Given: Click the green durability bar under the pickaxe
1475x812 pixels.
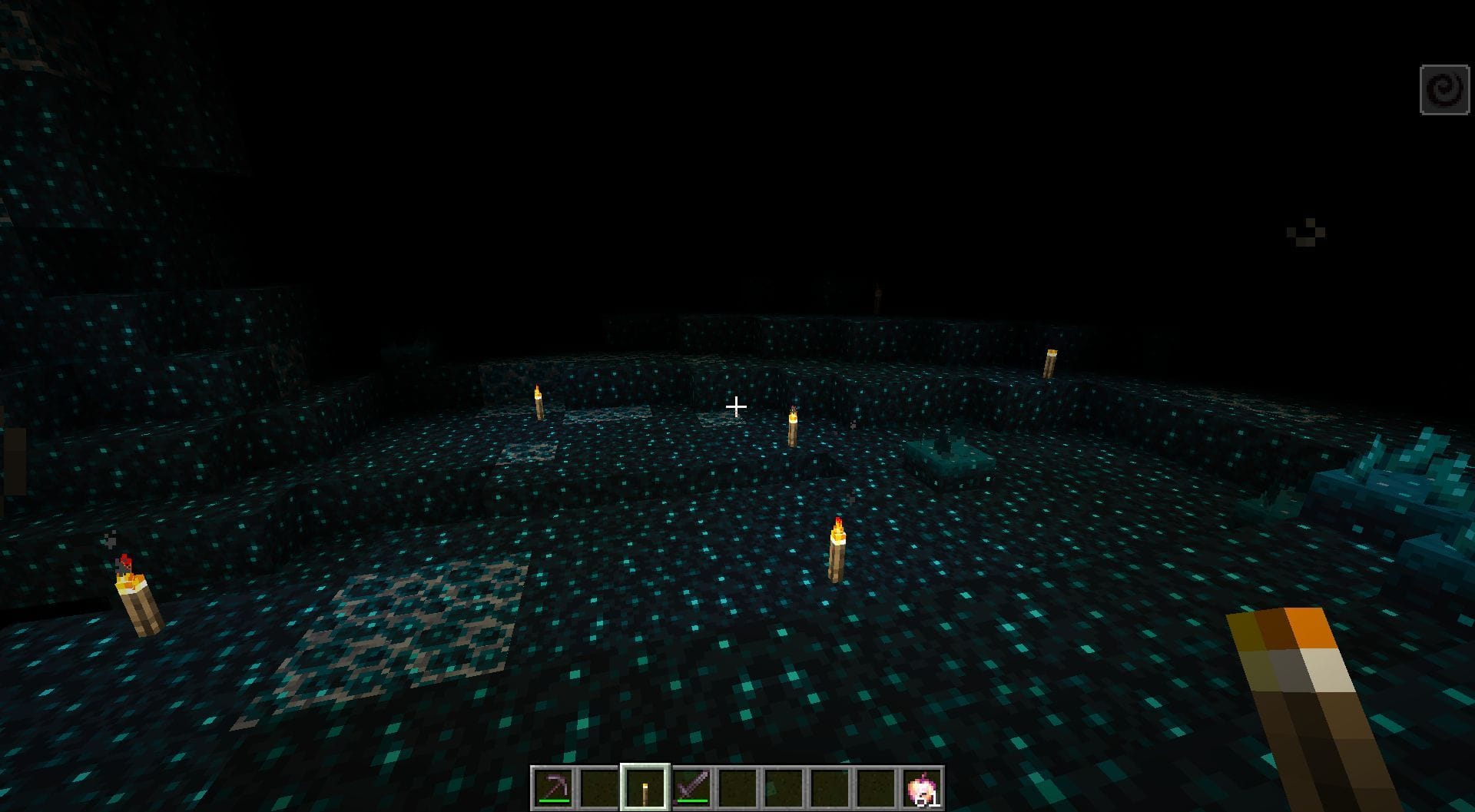Looking at the screenshot, I should point(554,801).
